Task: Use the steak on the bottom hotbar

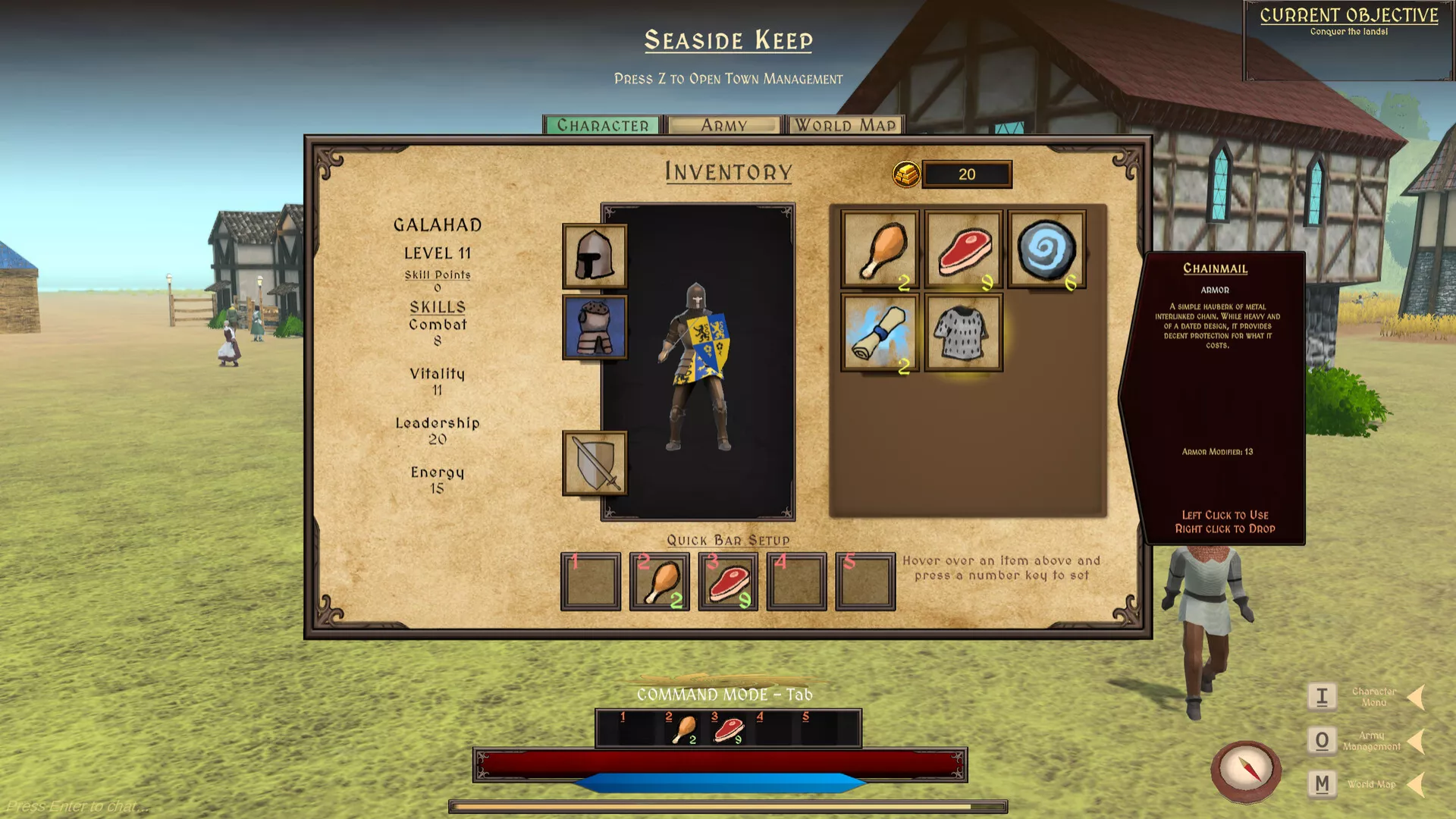Action: click(729, 729)
